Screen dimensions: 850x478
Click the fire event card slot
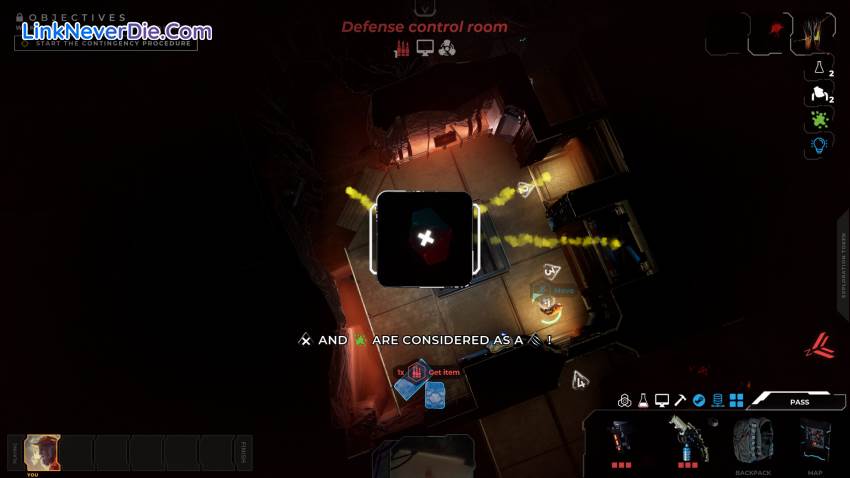814,33
